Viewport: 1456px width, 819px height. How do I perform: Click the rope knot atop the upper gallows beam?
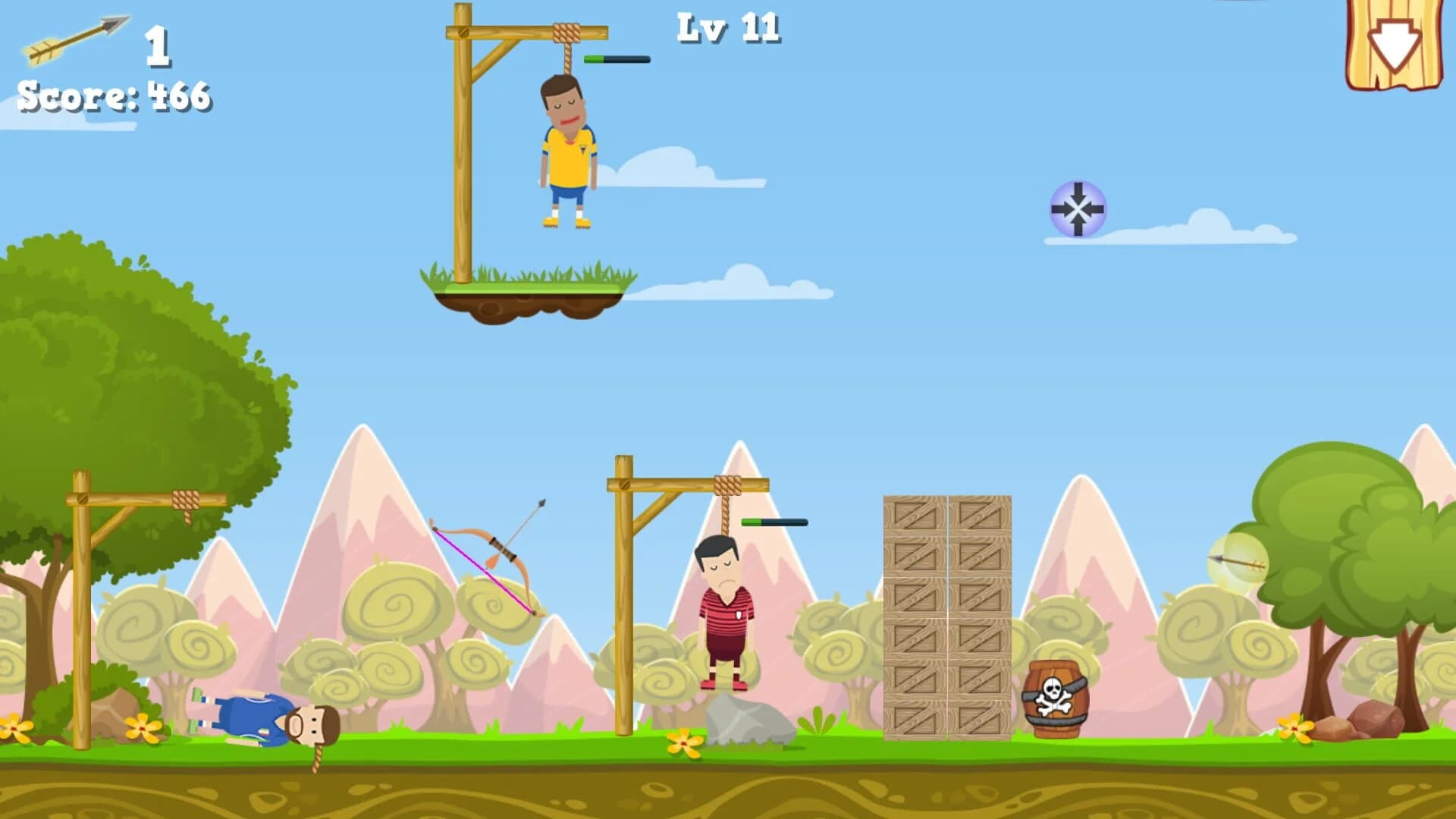click(565, 34)
